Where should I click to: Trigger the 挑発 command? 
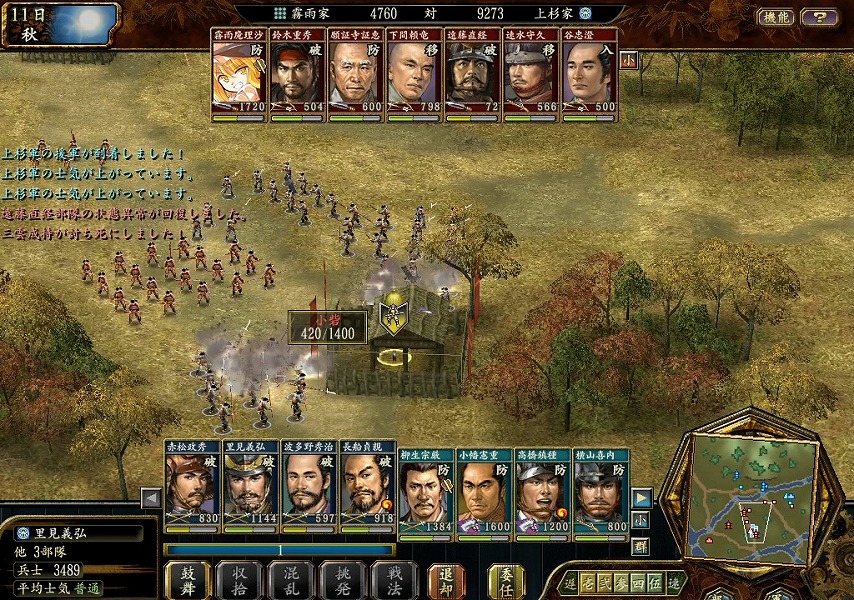[x=342, y=579]
